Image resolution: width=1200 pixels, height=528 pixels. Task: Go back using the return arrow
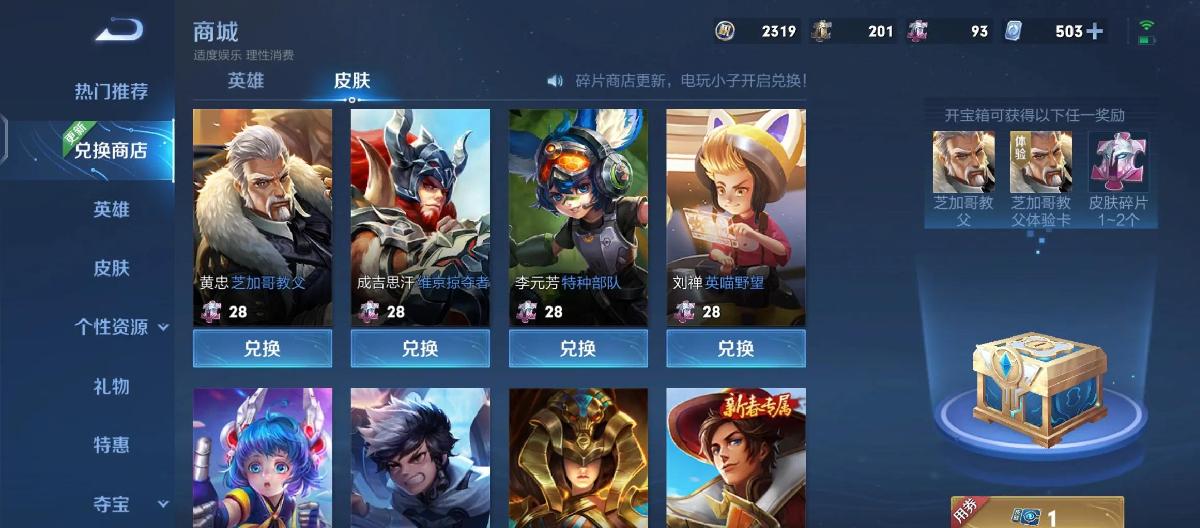coord(119,31)
